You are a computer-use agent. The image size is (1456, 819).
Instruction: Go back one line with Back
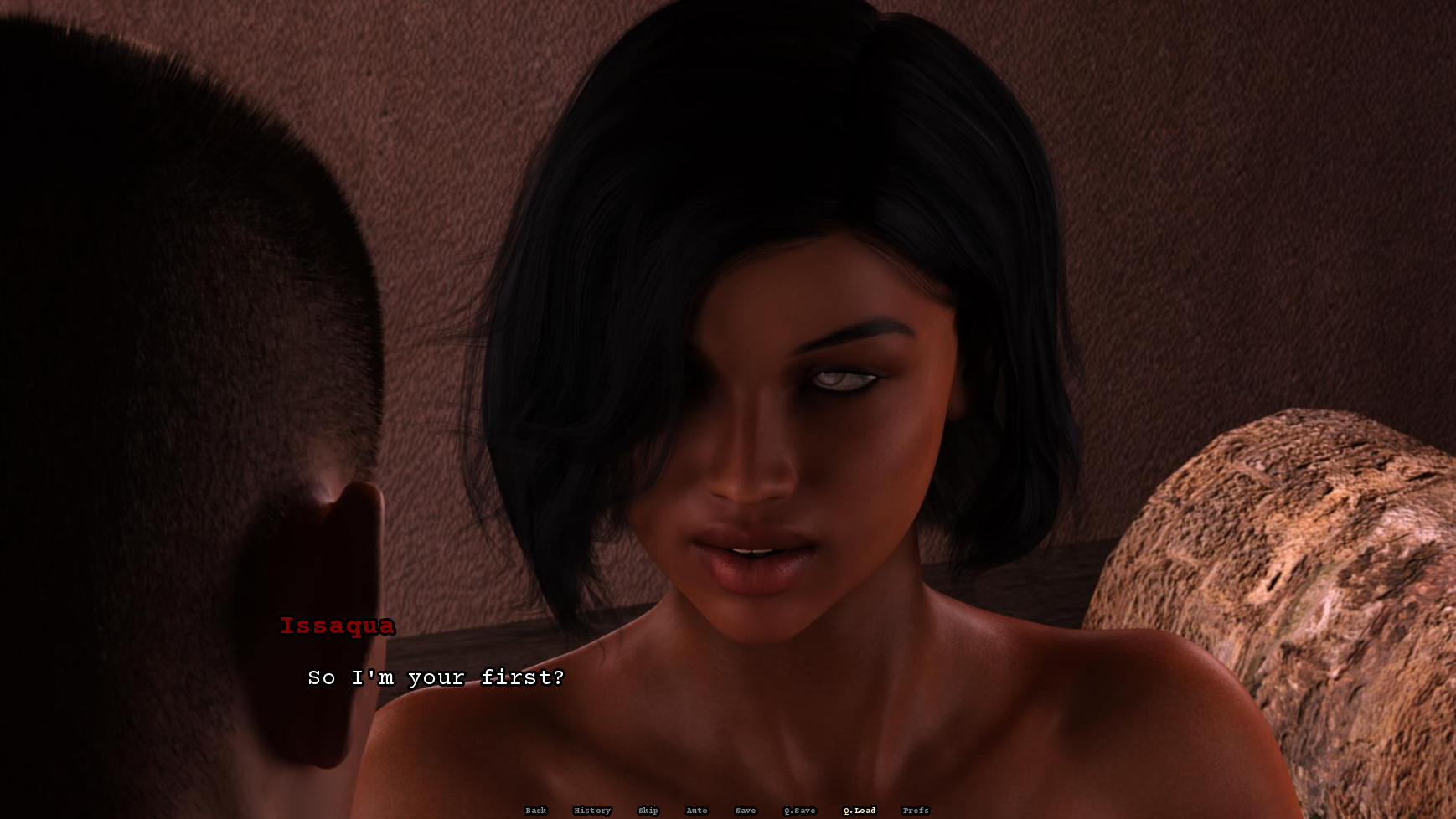(x=535, y=811)
